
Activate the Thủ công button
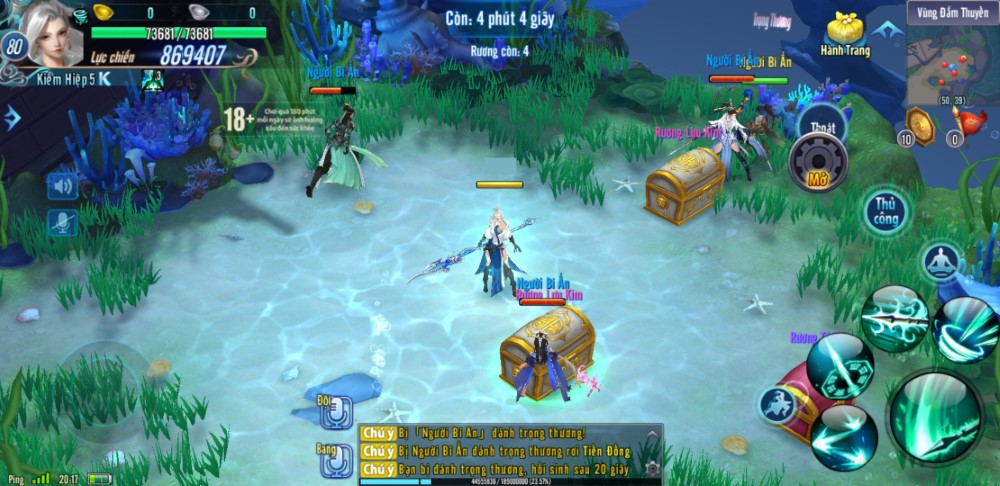click(x=886, y=211)
